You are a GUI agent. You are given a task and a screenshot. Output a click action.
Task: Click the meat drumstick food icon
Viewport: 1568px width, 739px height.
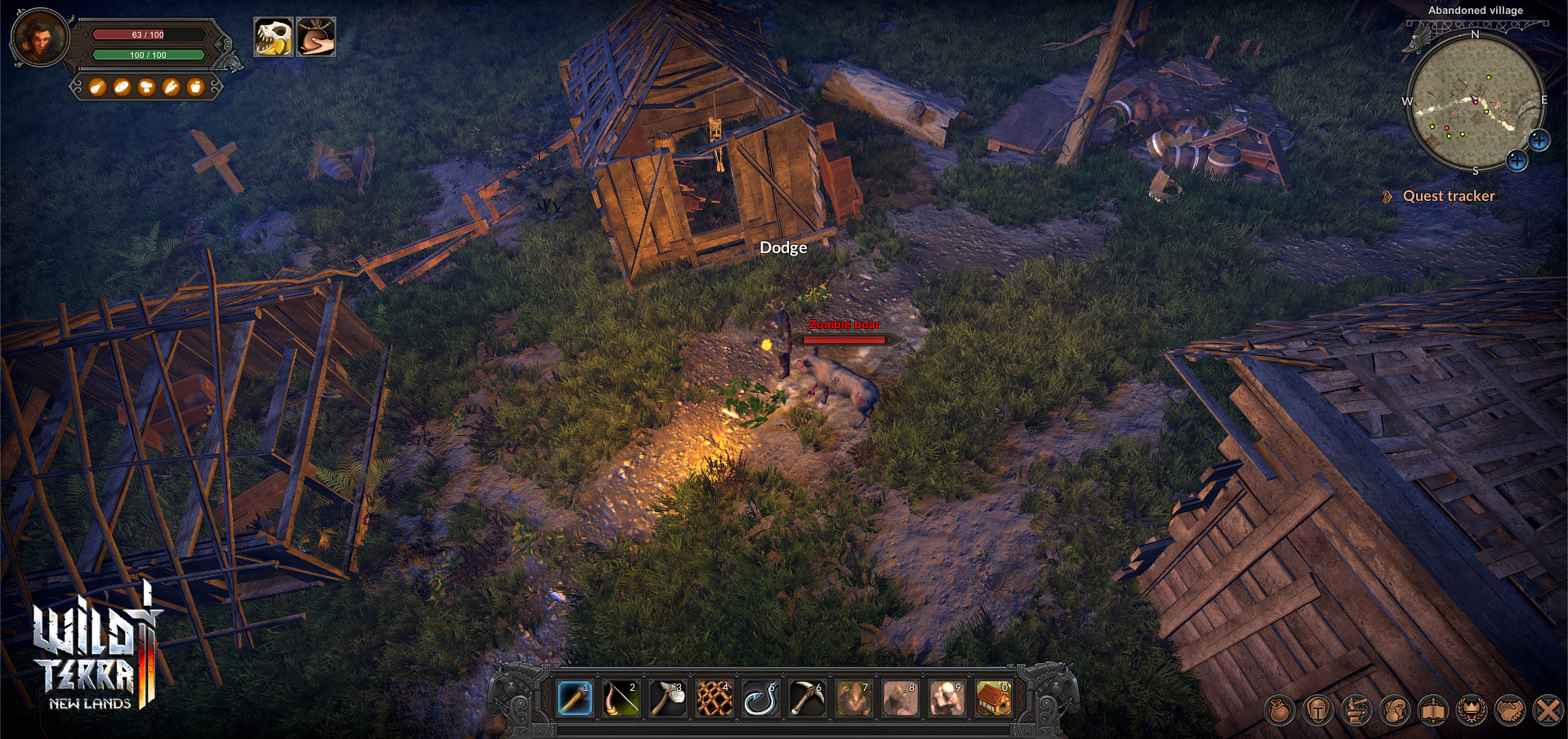point(97,87)
